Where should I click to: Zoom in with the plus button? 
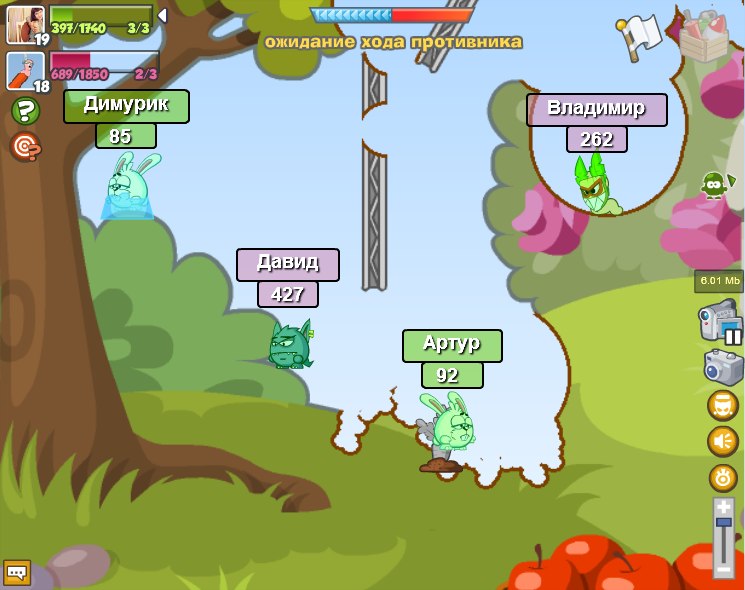724,509
